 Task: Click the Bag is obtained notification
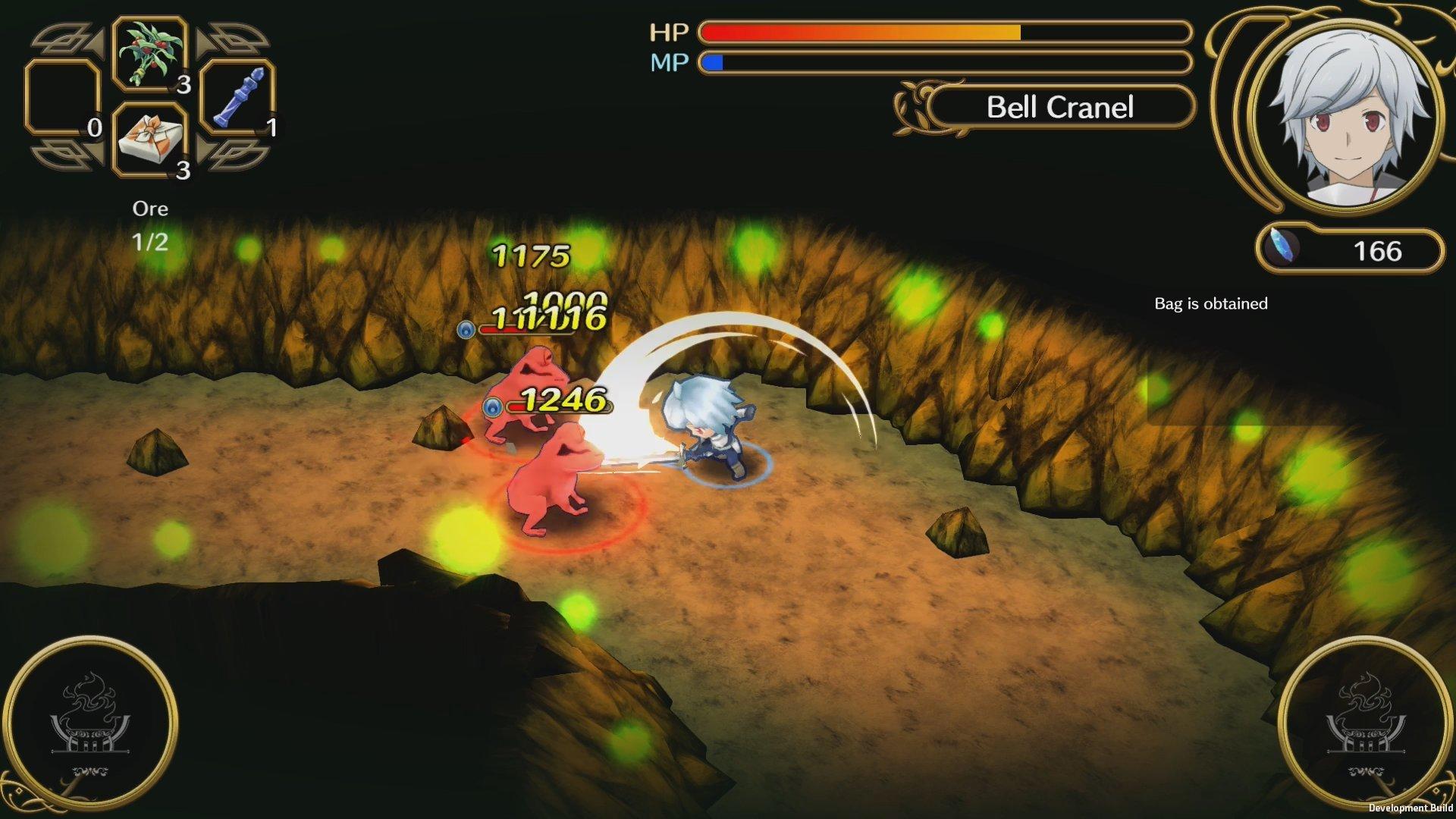[1210, 303]
